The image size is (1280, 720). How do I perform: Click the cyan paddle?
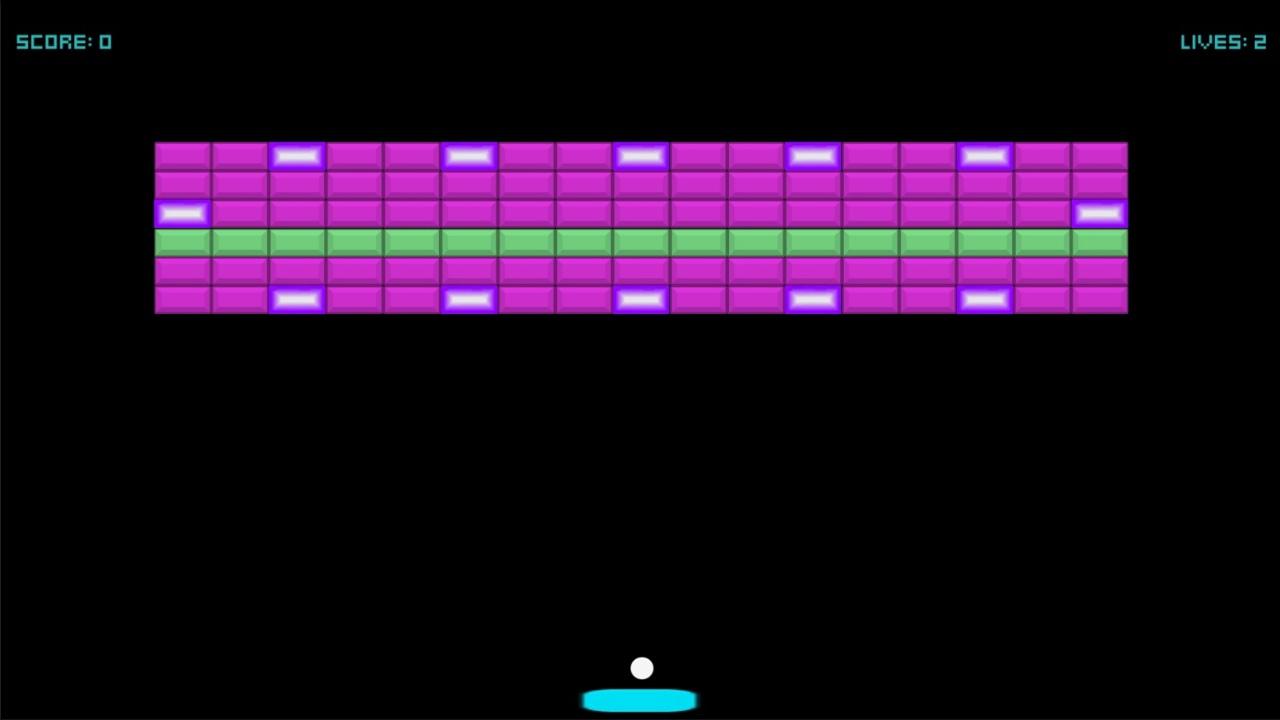[x=640, y=700]
